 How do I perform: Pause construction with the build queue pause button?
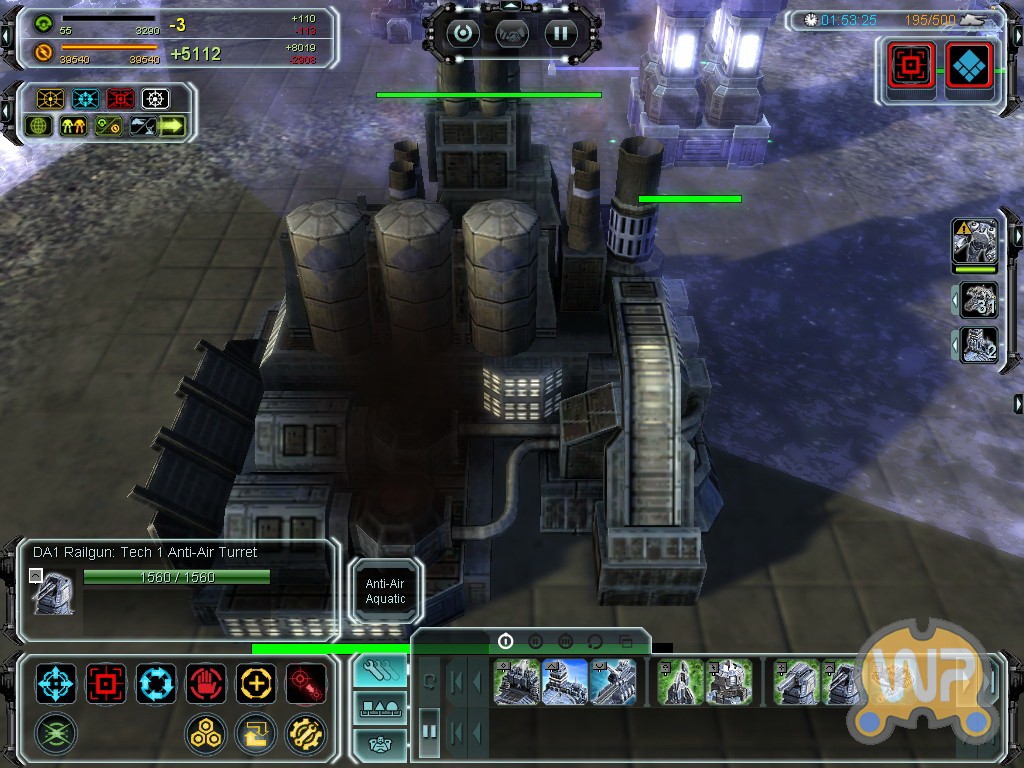point(429,731)
